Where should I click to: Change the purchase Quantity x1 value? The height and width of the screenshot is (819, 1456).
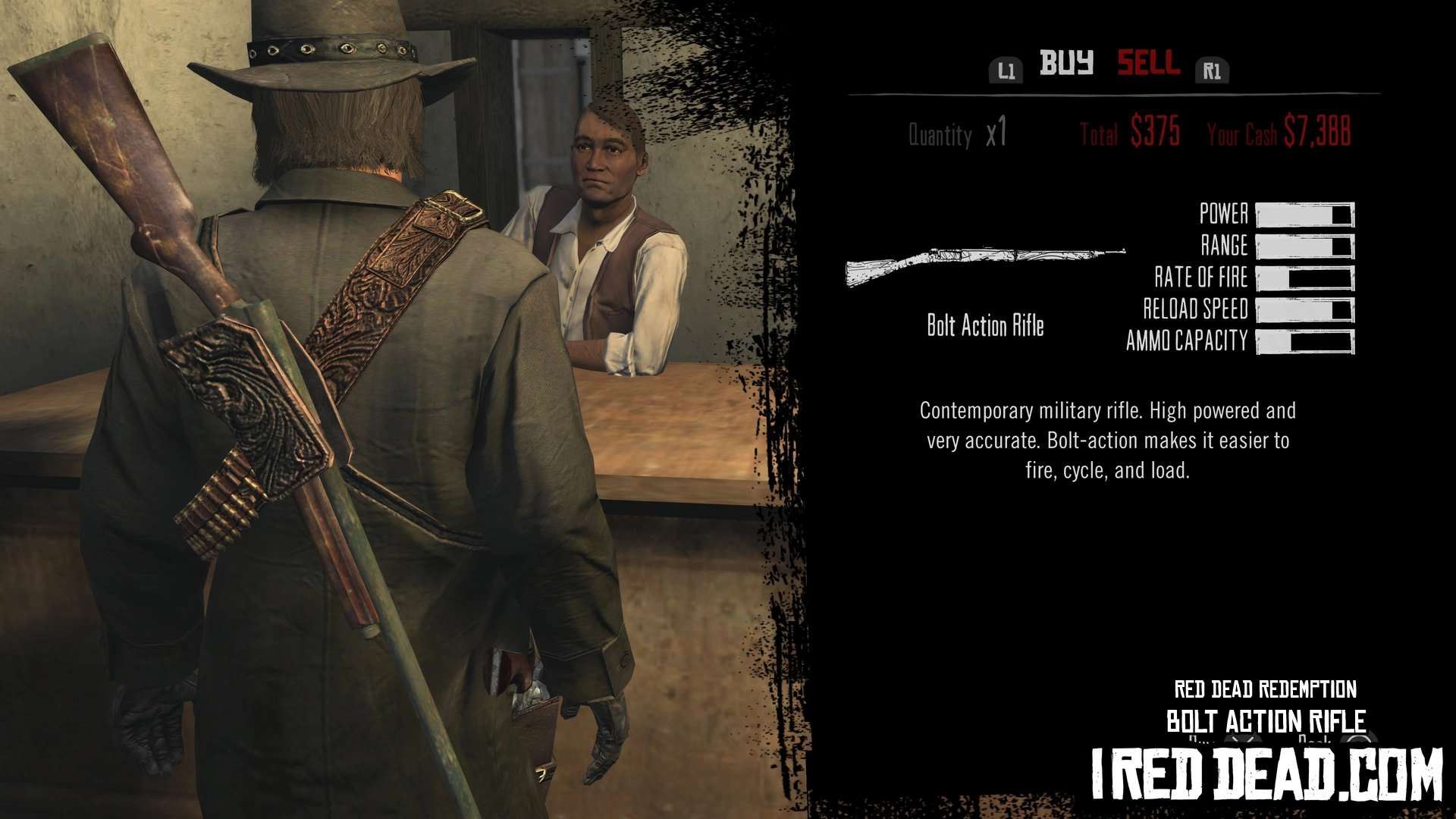point(996,133)
